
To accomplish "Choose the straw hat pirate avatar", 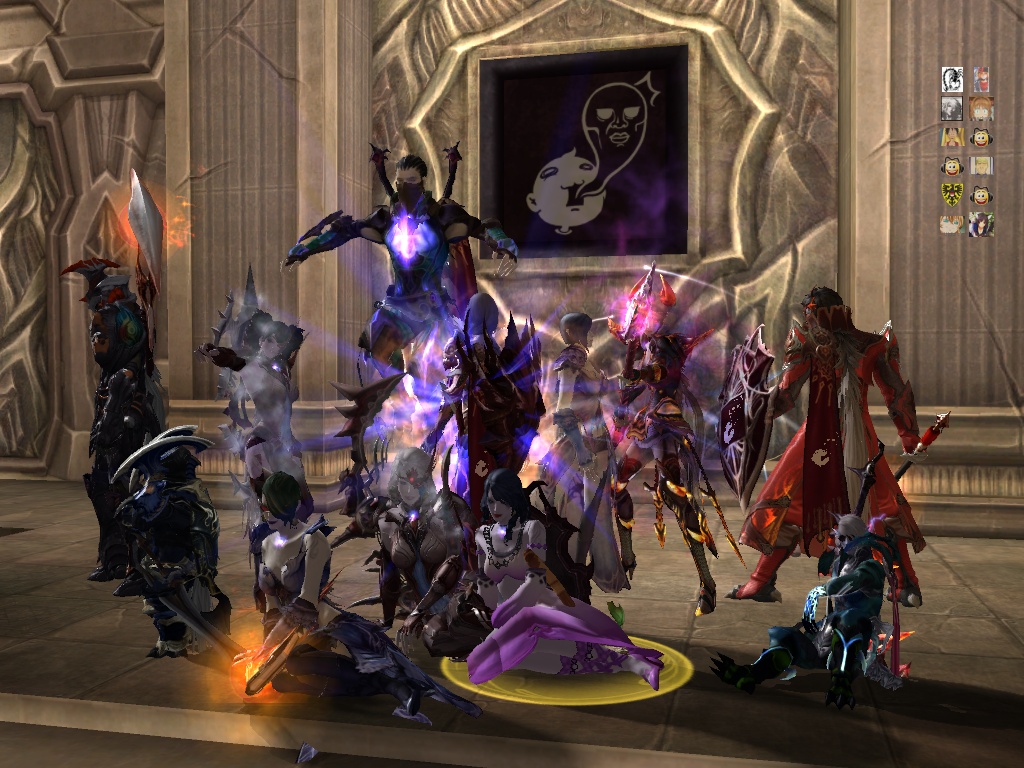I will (x=952, y=137).
